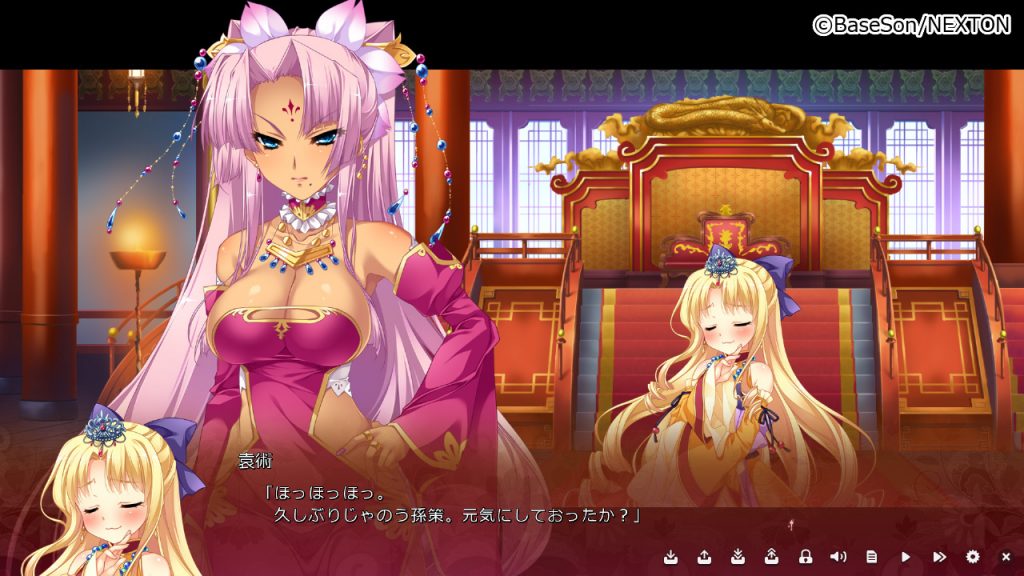Open the load menu (single up-arrow tray icon)
This screenshot has height=576, width=1024.
click(703, 556)
